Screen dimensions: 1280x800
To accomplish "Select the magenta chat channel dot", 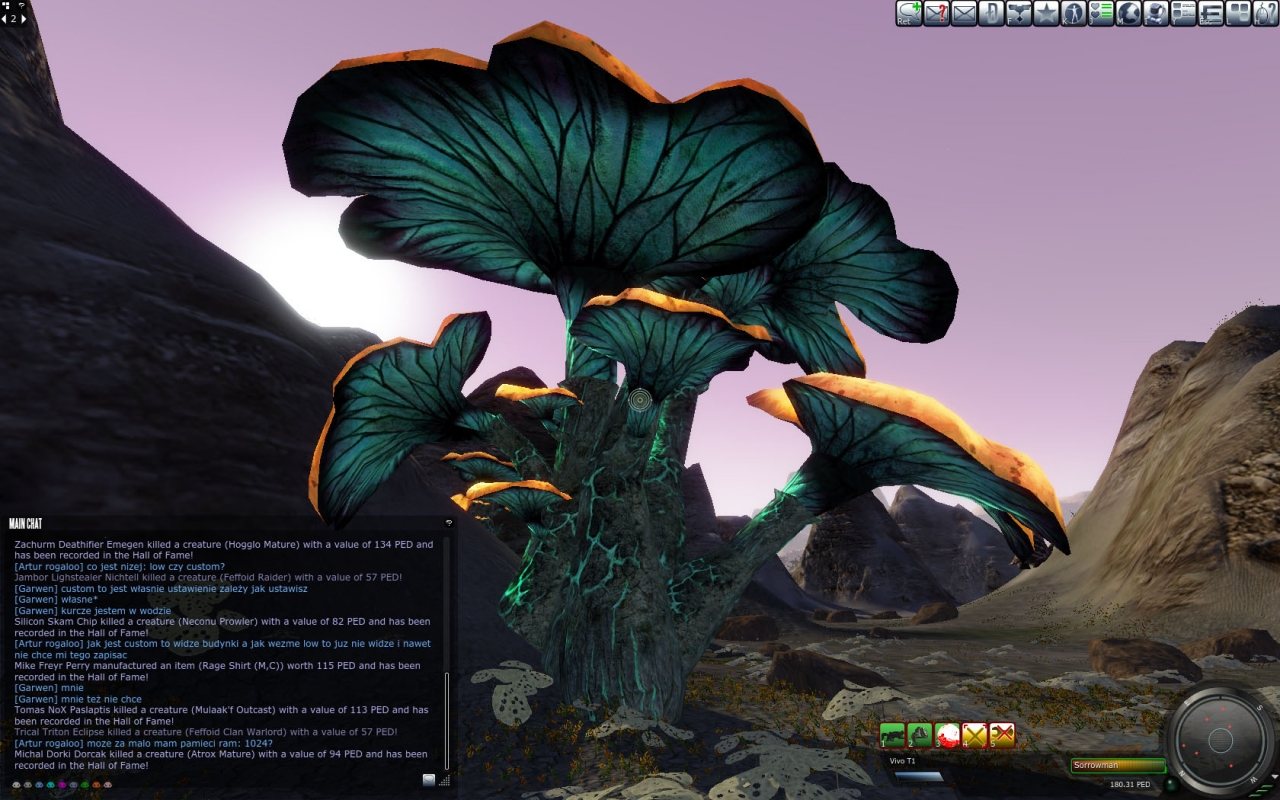I will click(62, 785).
